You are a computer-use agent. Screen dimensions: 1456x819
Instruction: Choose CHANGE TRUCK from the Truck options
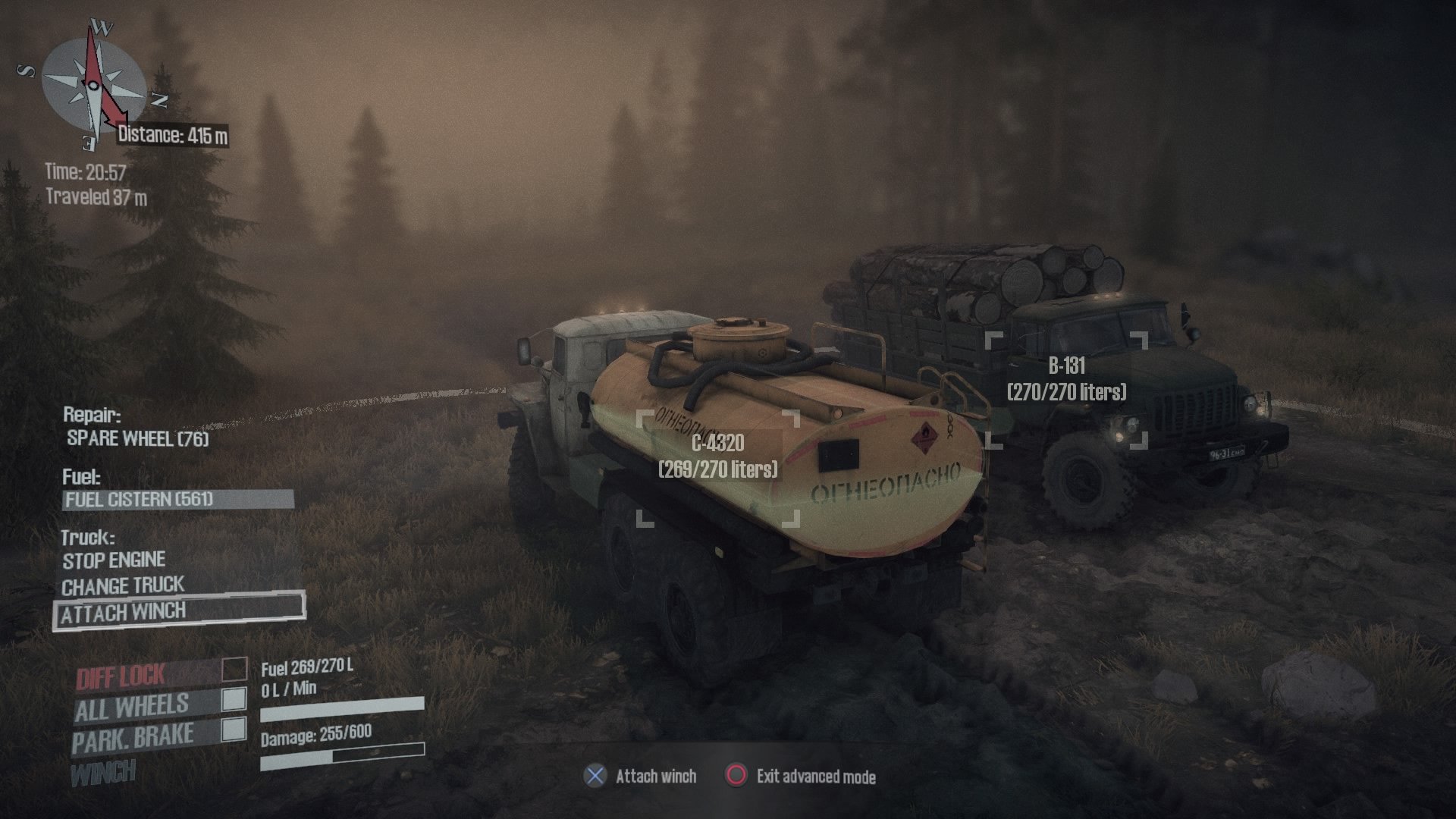pos(123,585)
